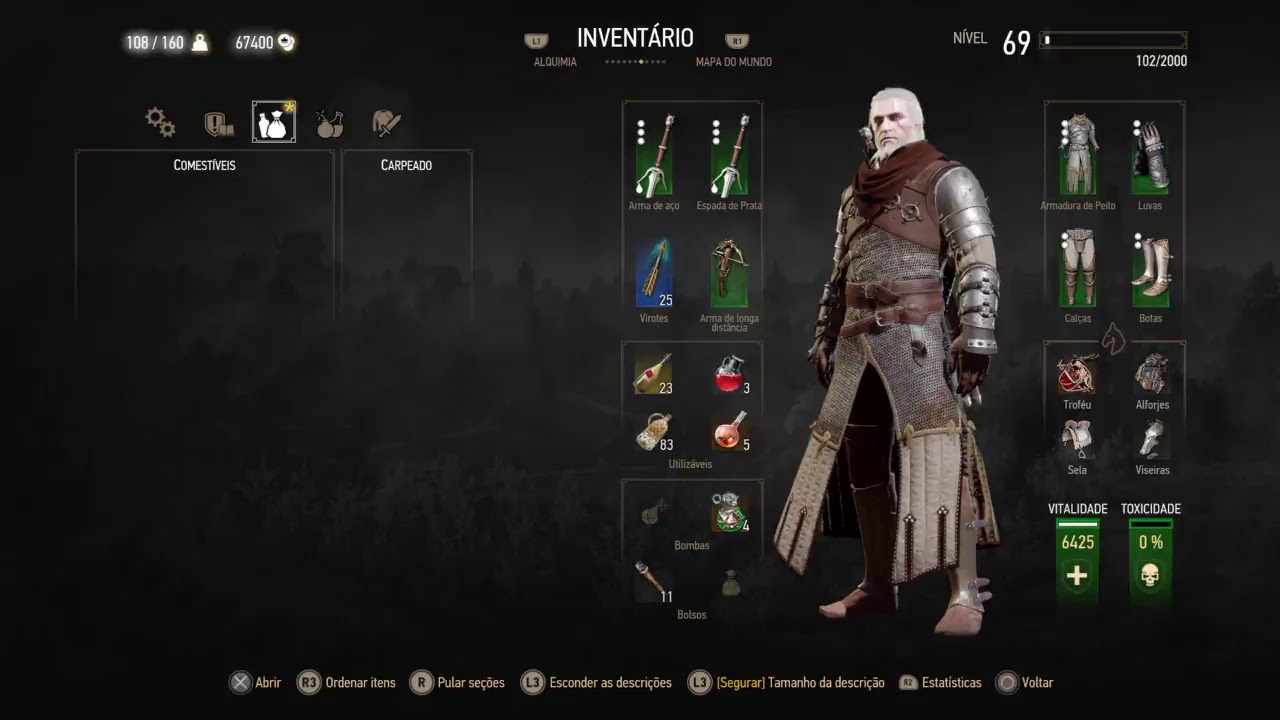Select the Troféu trophy slot
1280x720 pixels.
pos(1077,375)
